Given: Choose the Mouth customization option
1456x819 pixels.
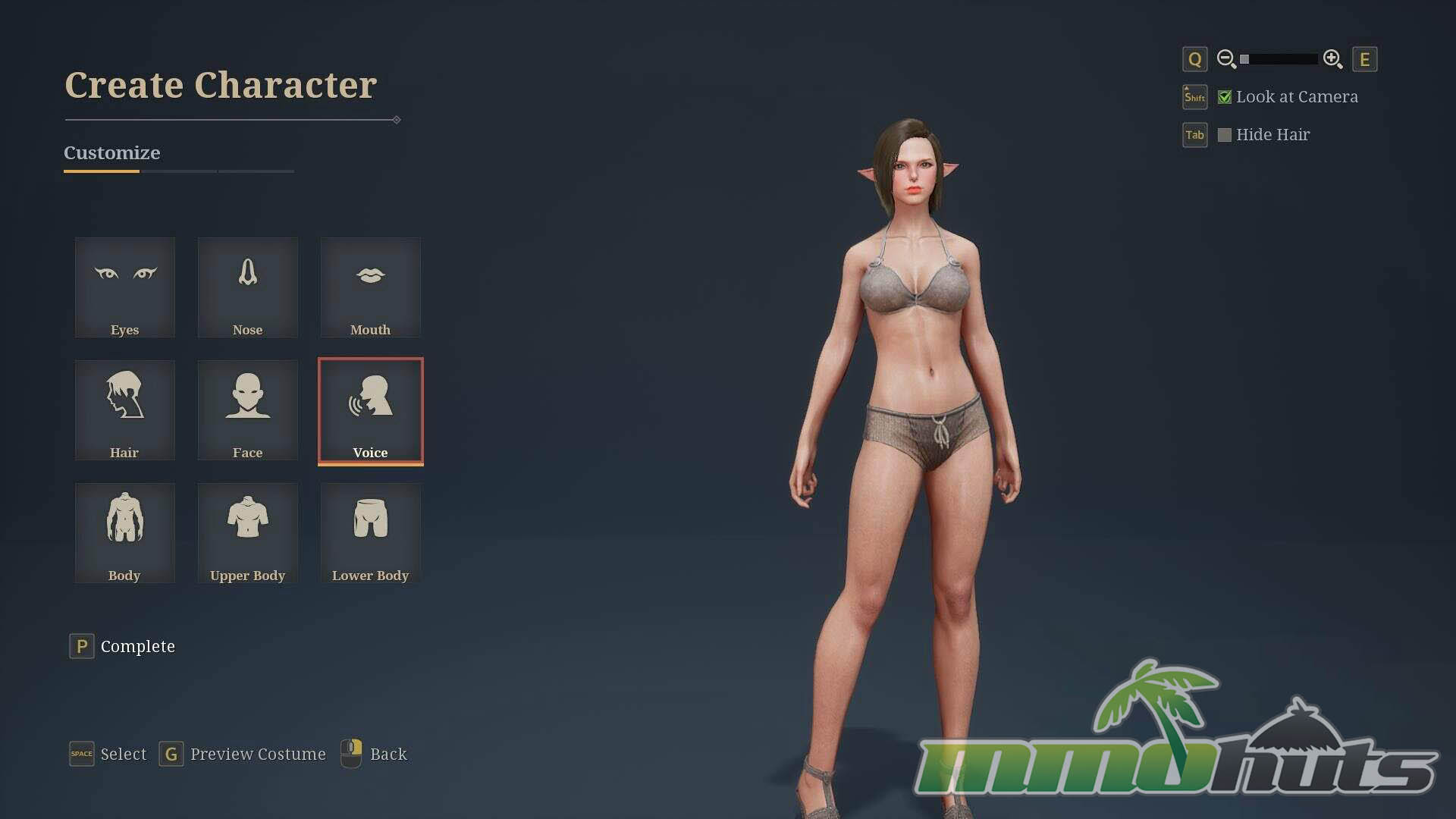Looking at the screenshot, I should point(370,287).
